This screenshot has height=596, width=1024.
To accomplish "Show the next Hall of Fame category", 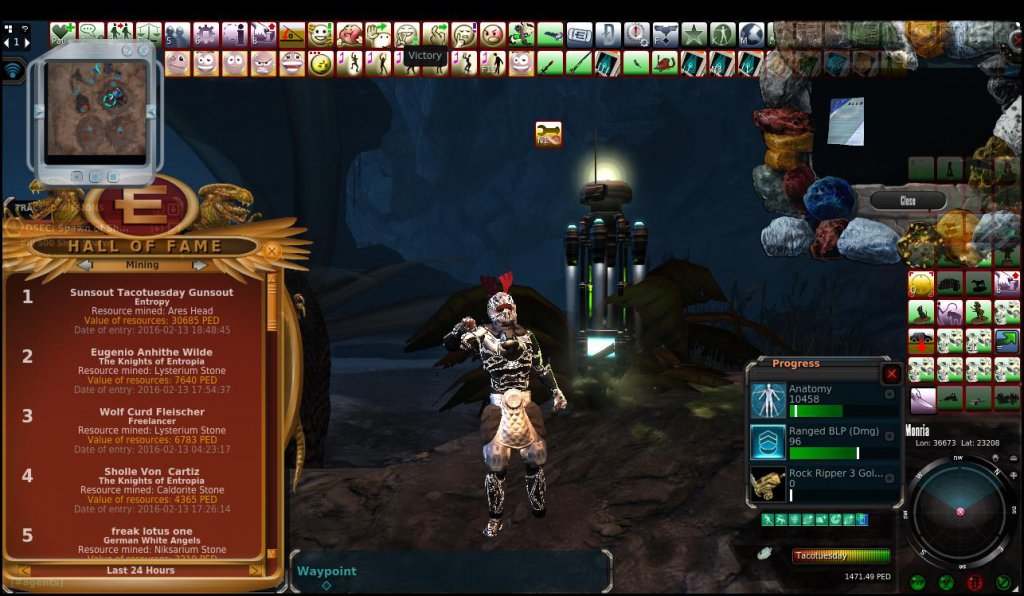I will (199, 265).
